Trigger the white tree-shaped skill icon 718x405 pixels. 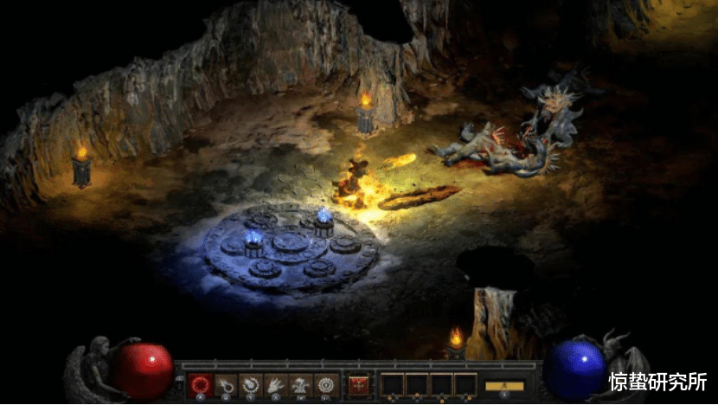coord(300,383)
